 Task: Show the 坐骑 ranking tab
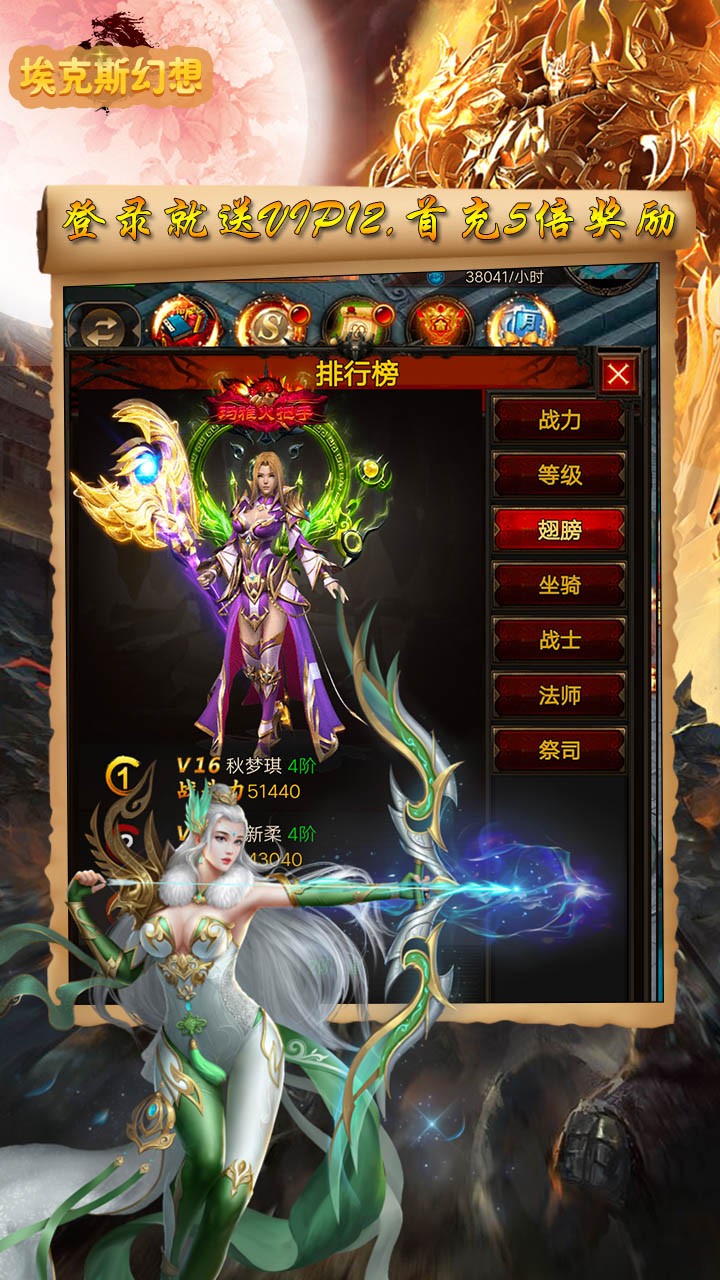coord(559,585)
